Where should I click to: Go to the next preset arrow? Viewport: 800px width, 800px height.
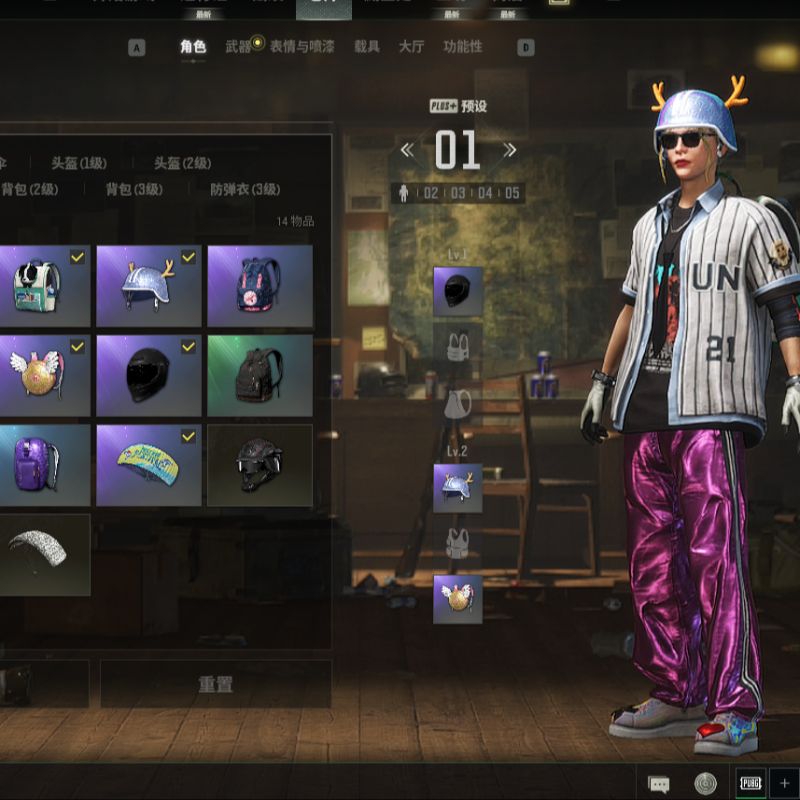coord(510,150)
